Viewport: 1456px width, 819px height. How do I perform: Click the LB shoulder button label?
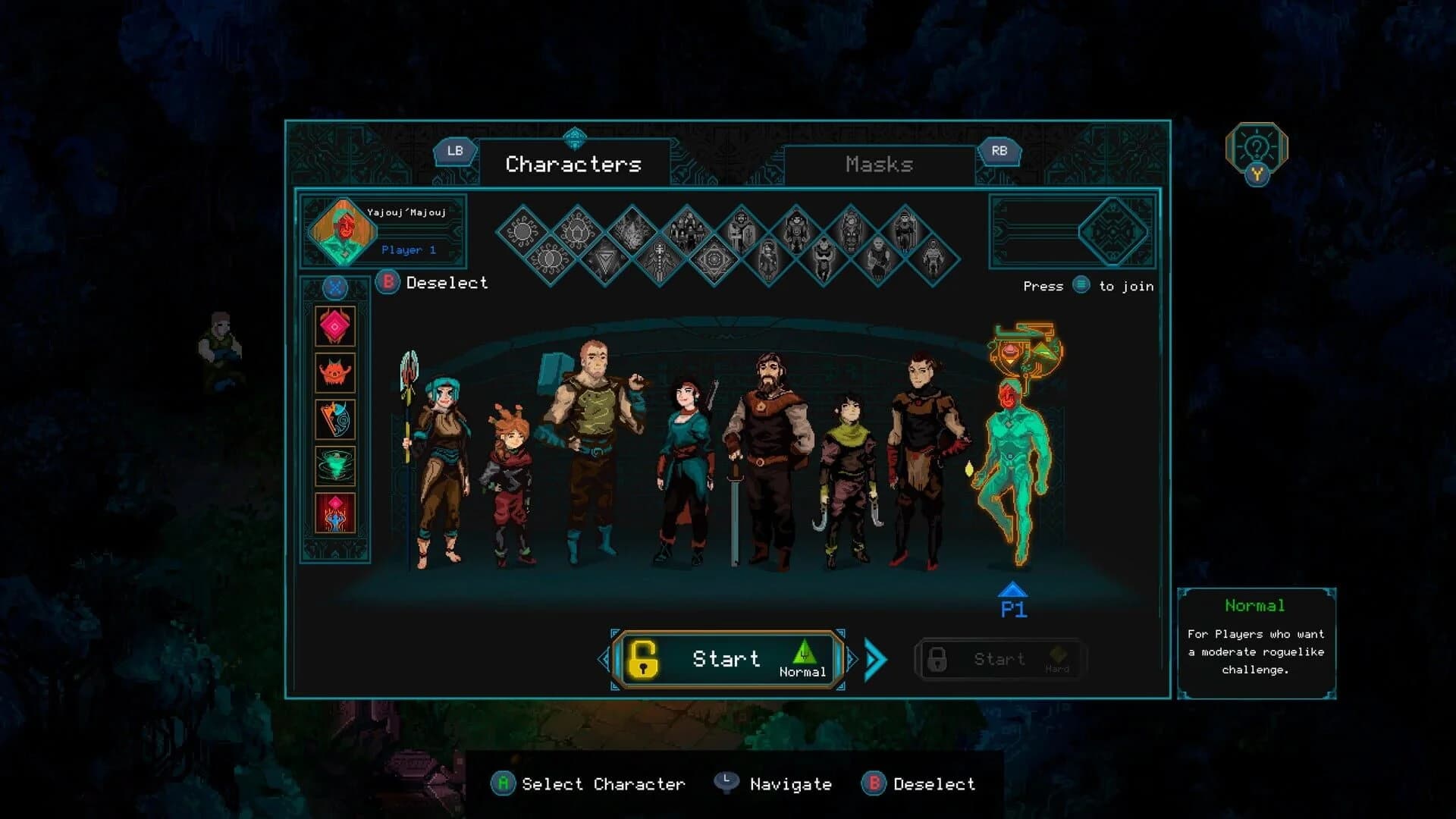455,151
